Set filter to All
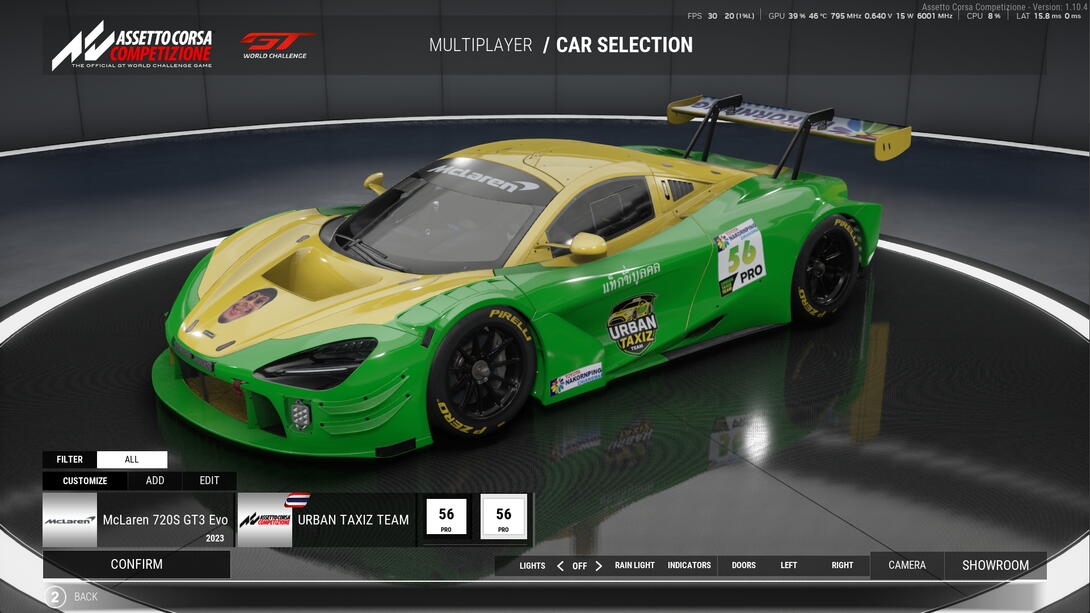Image resolution: width=1090 pixels, height=613 pixels. tap(132, 460)
